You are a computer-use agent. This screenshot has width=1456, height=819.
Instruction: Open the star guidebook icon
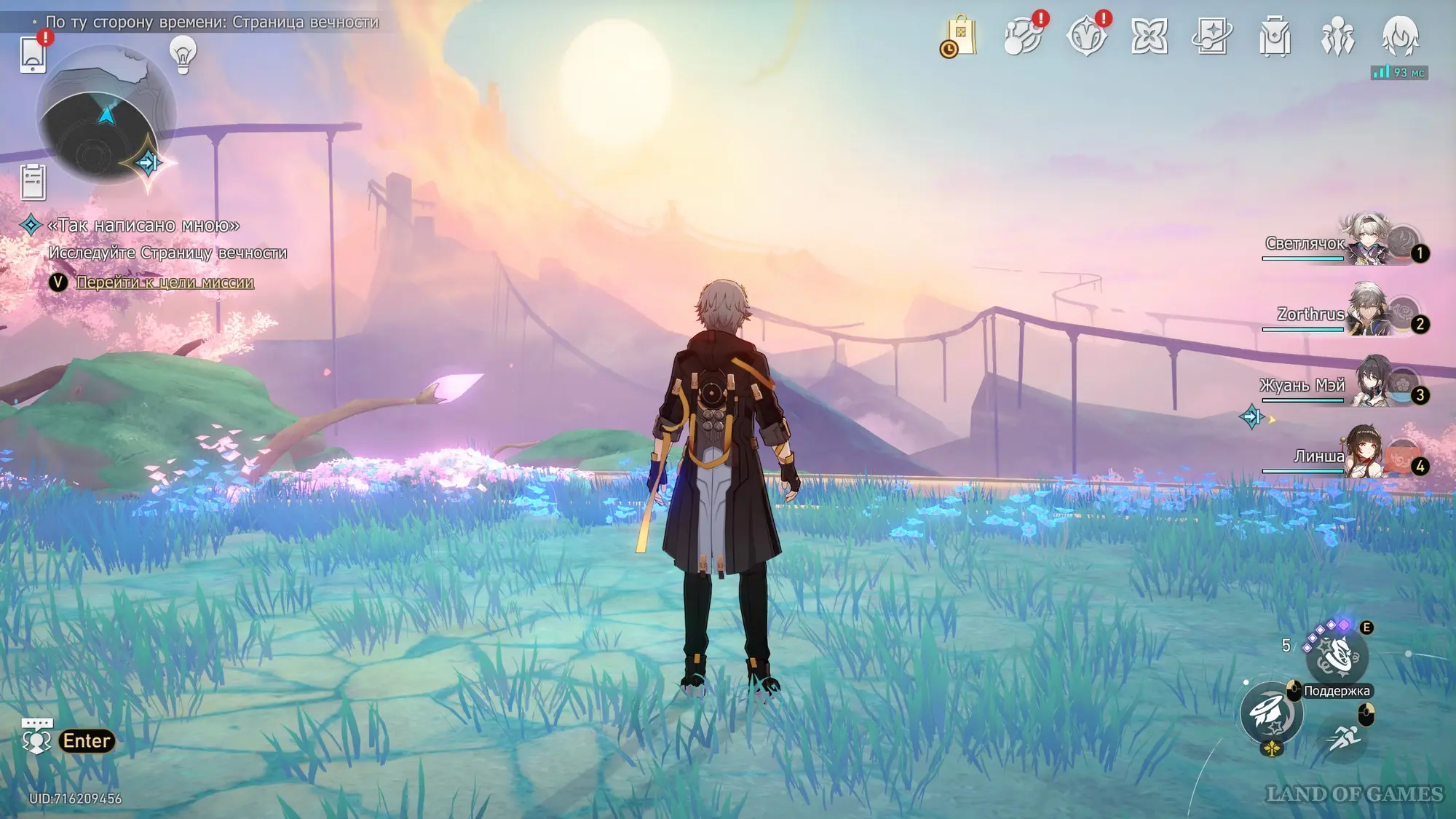coord(1212,36)
